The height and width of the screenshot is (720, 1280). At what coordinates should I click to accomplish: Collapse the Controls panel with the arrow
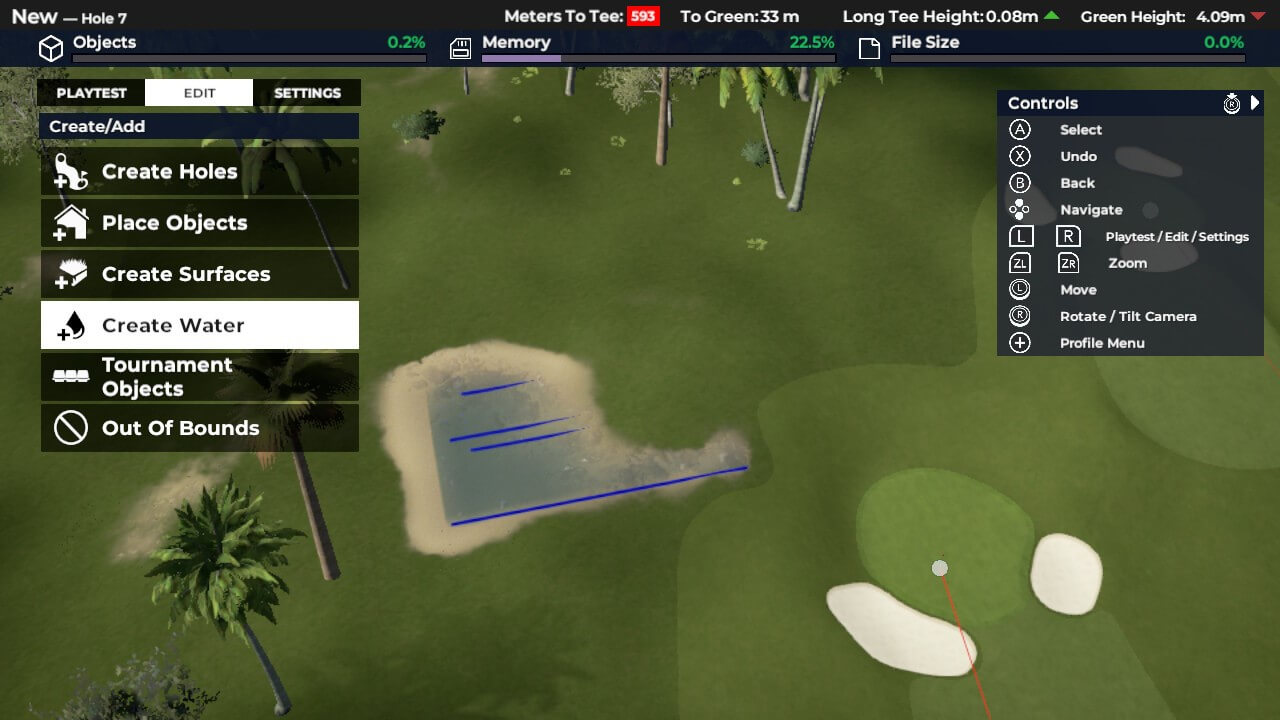click(1255, 103)
